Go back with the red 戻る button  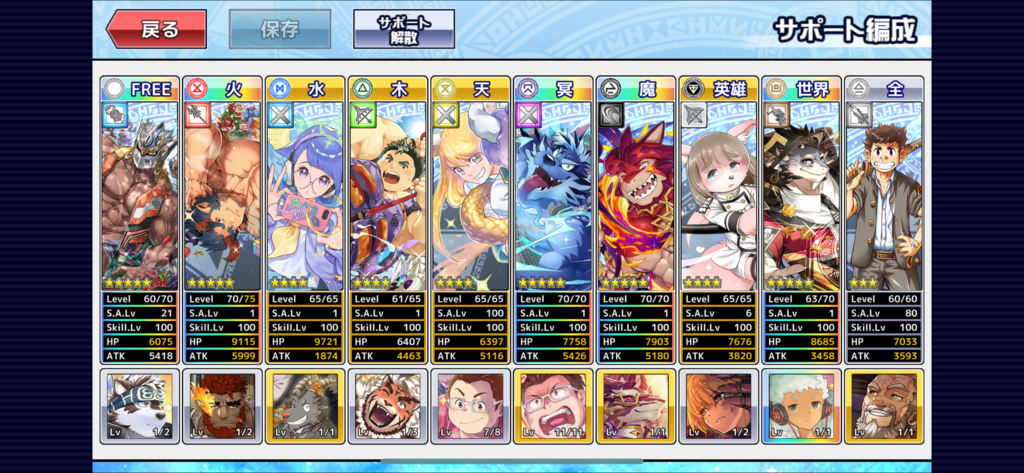(x=156, y=29)
